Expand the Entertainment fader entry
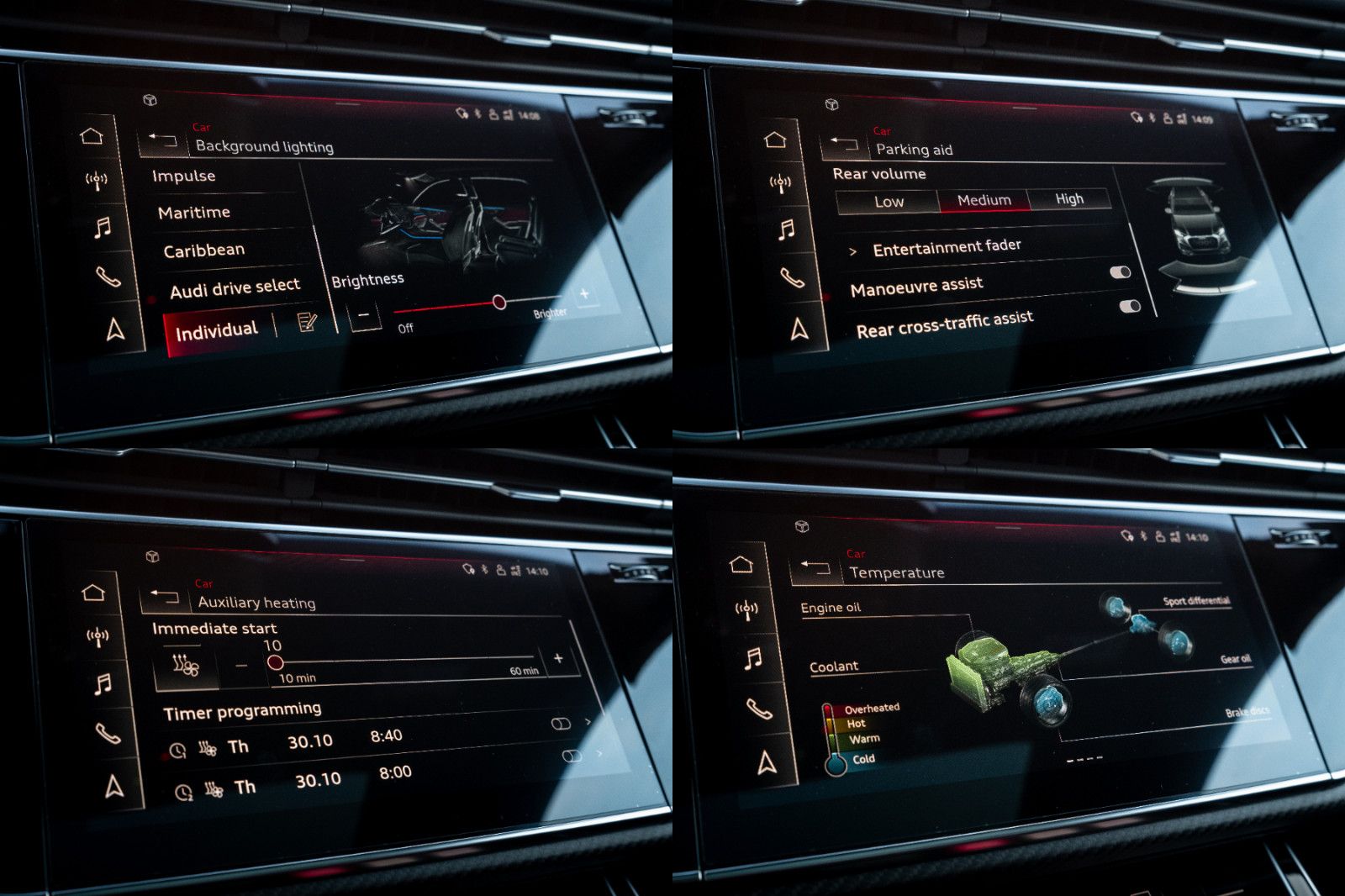Viewport: 1345px width, 896px height. pyautogui.click(x=947, y=247)
